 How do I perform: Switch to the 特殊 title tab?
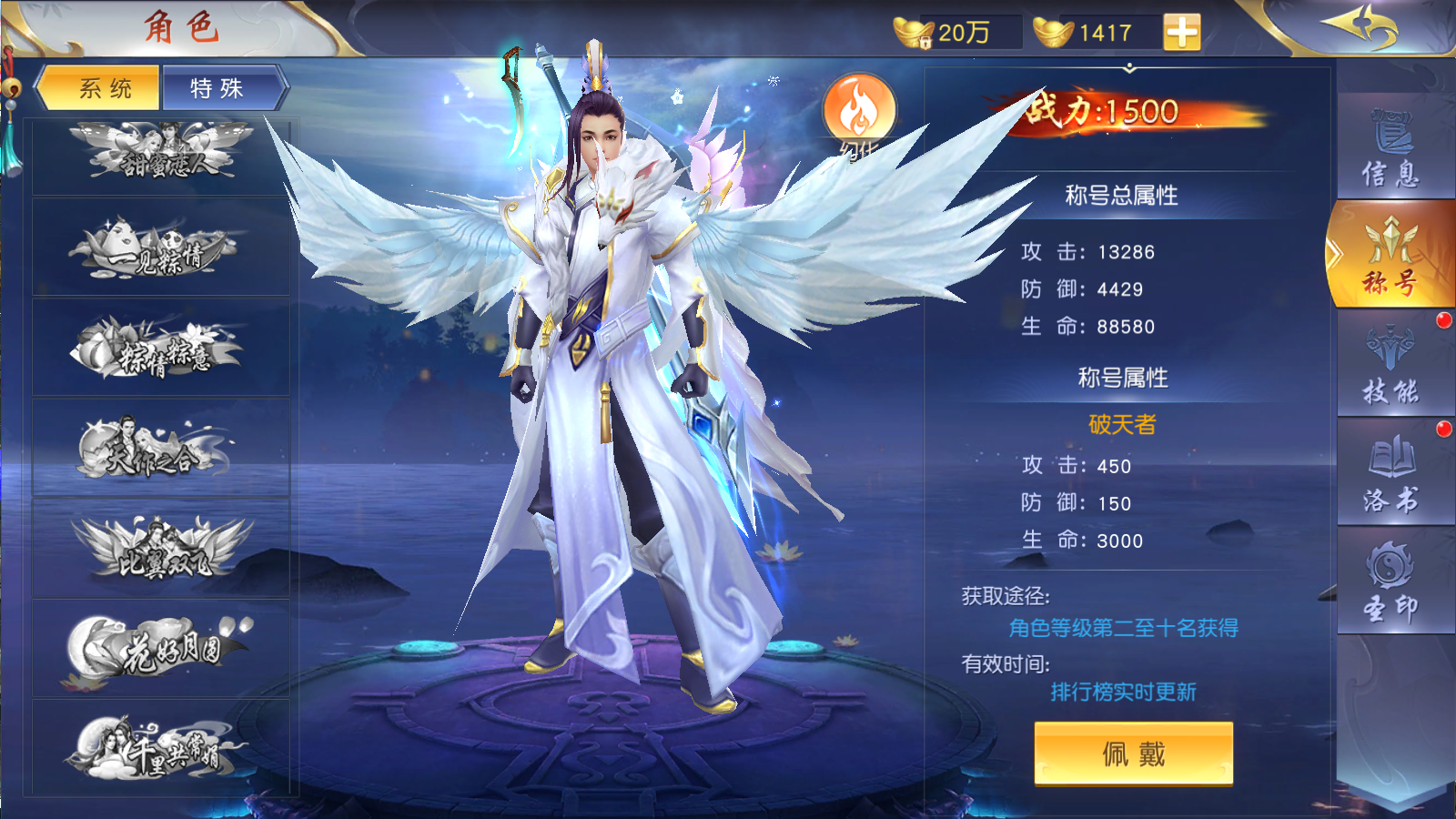point(218,88)
